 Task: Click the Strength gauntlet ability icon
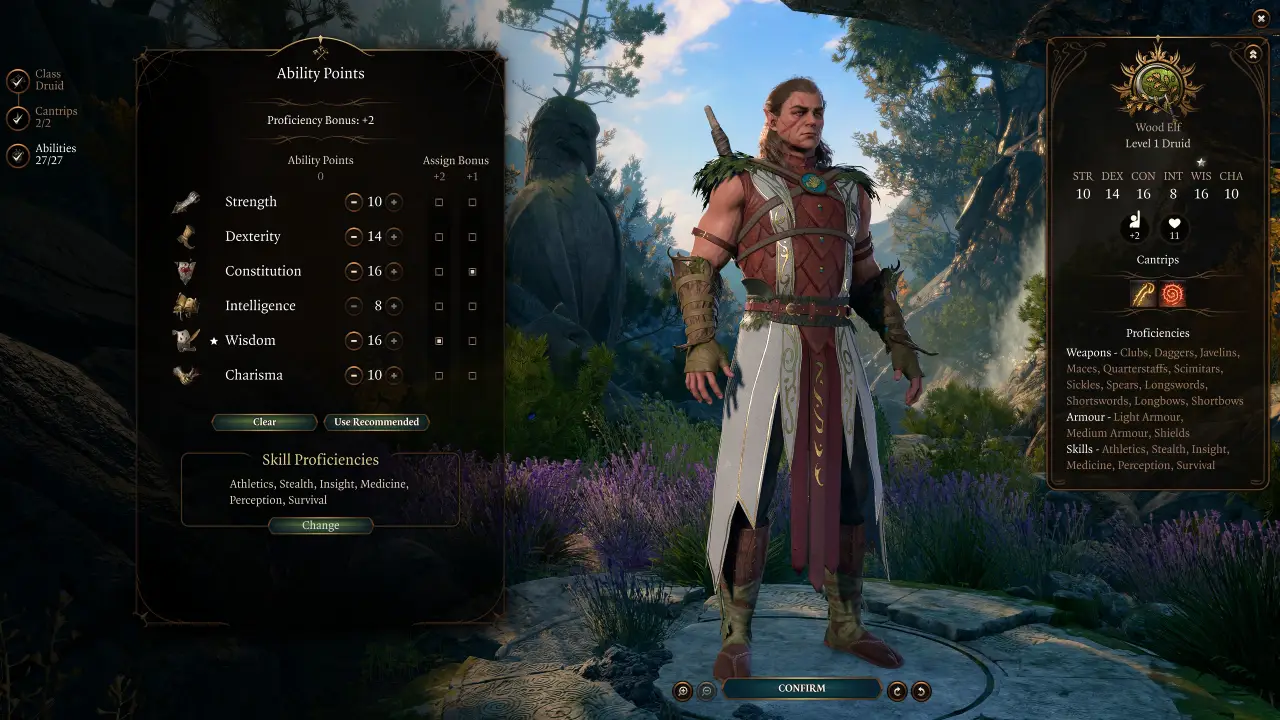tap(187, 201)
